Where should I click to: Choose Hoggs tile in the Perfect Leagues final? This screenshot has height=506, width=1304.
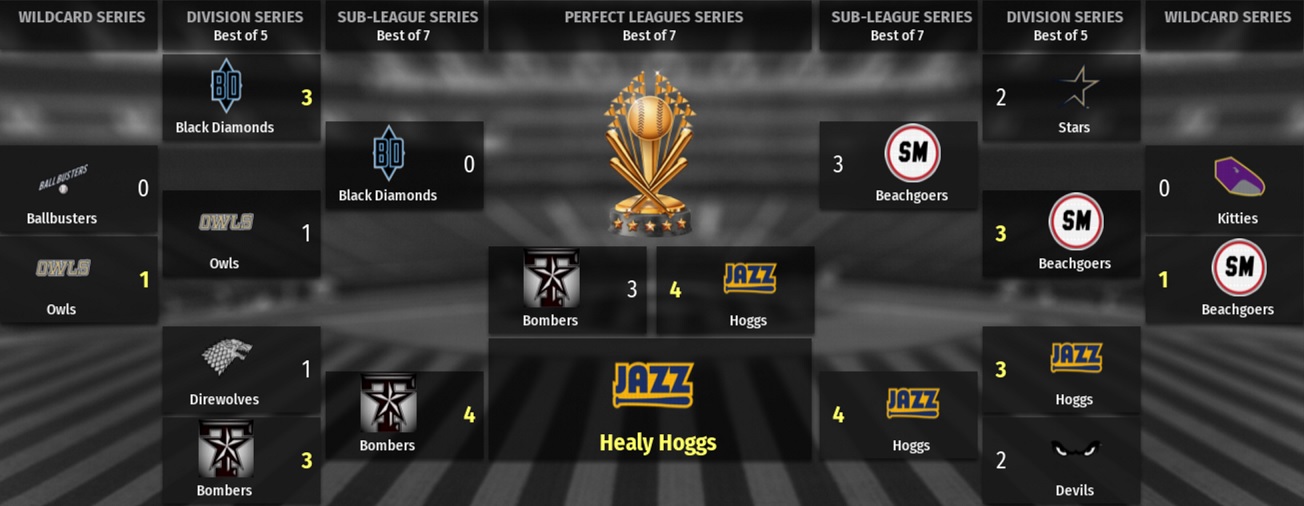(735, 290)
